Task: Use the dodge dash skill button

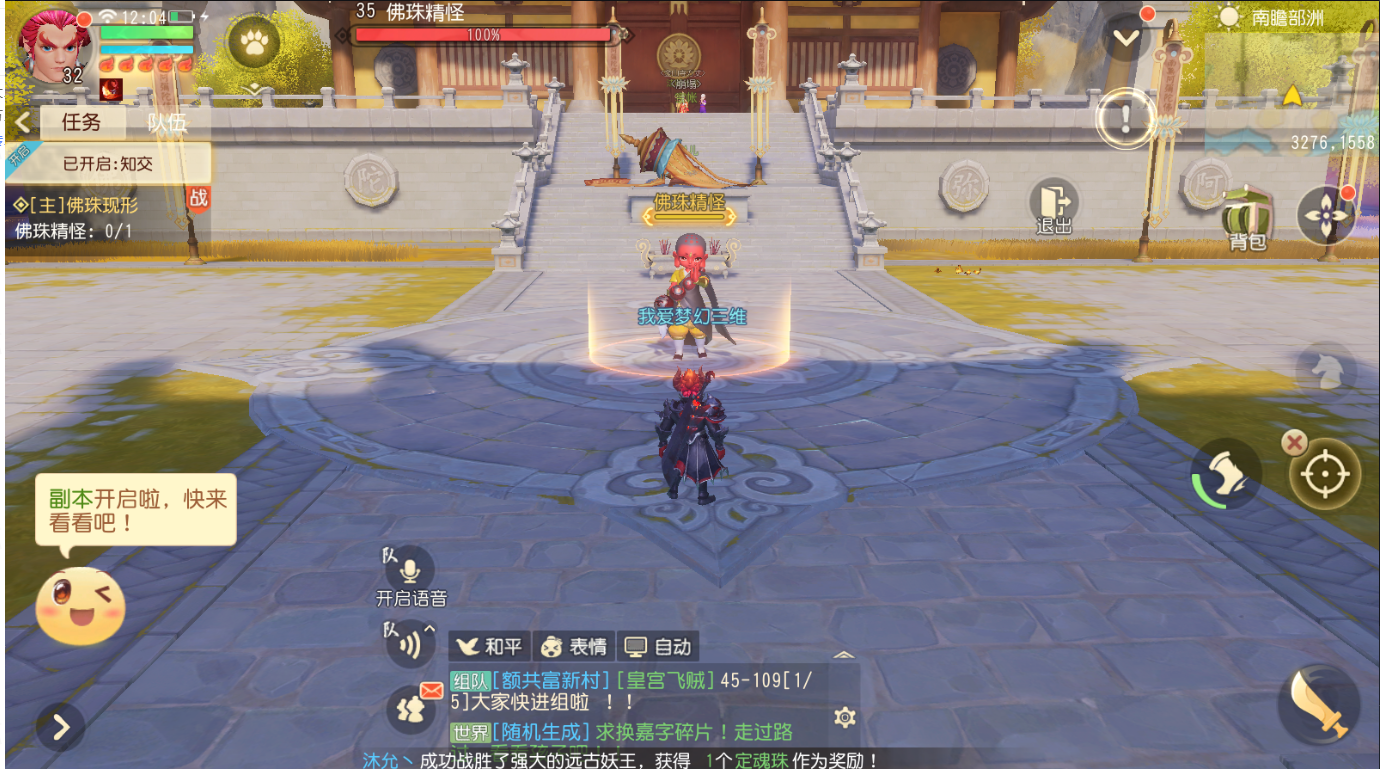Action: point(1226,474)
